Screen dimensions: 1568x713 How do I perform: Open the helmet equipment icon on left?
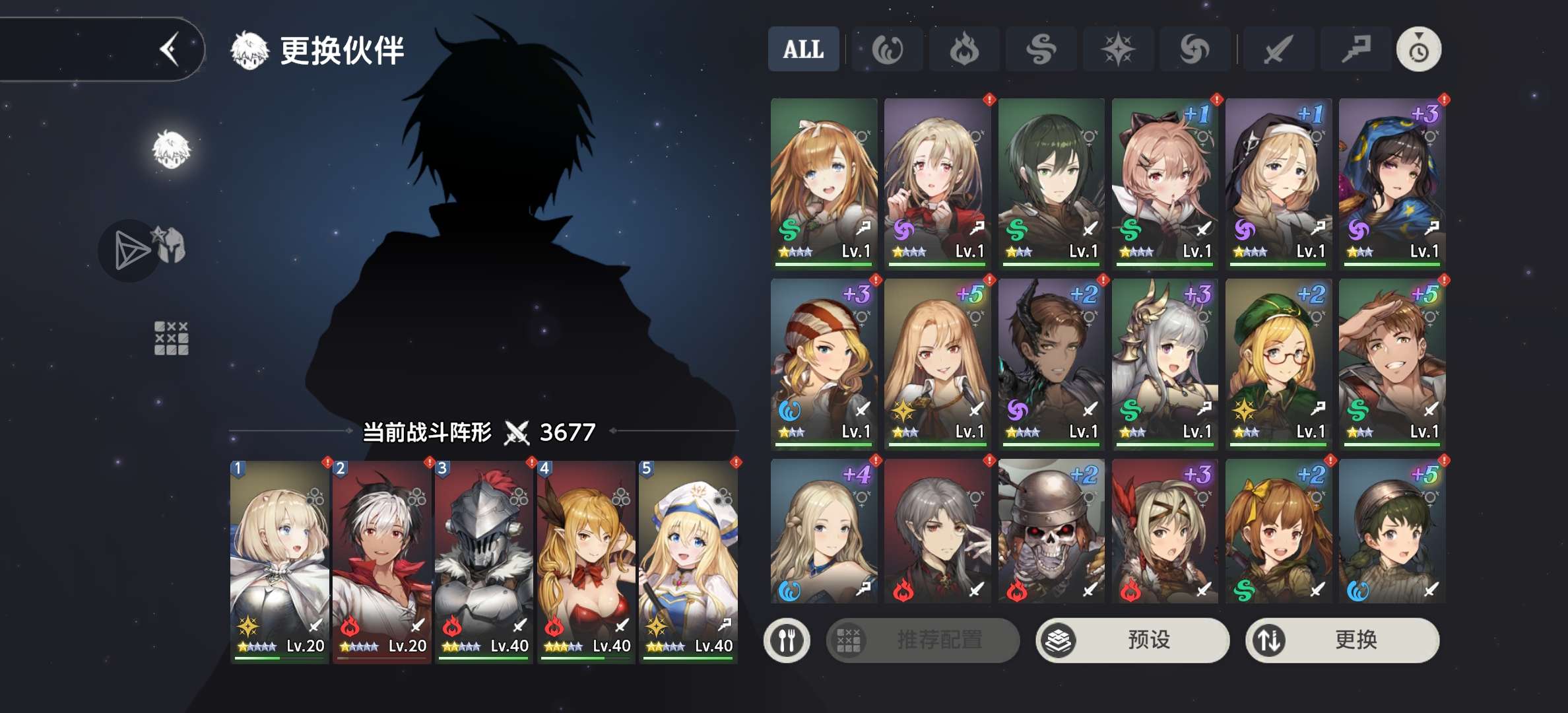(169, 246)
